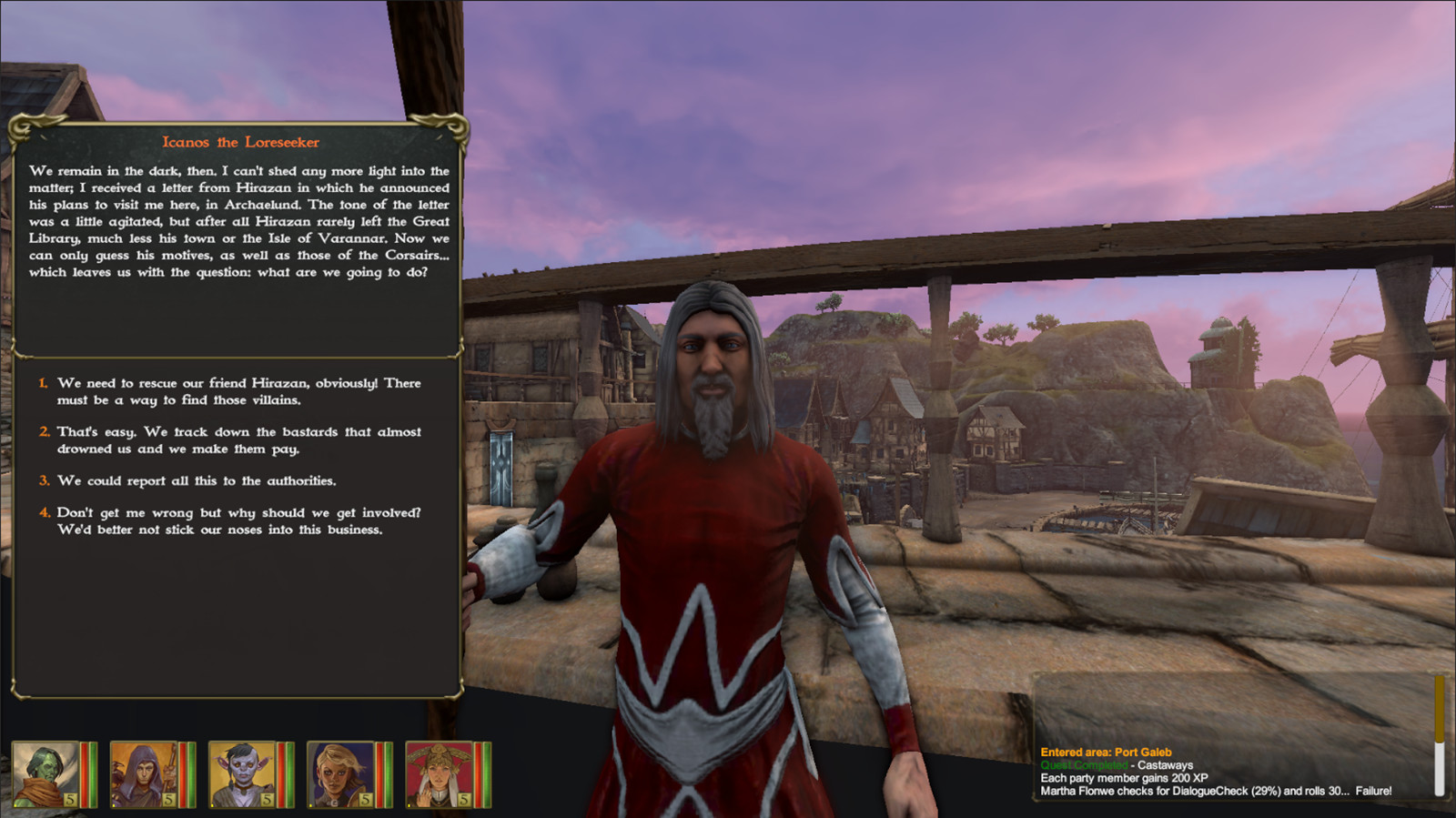The width and height of the screenshot is (1456, 818).
Task: Click the level badge on the goblin portrait
Action: 267,800
